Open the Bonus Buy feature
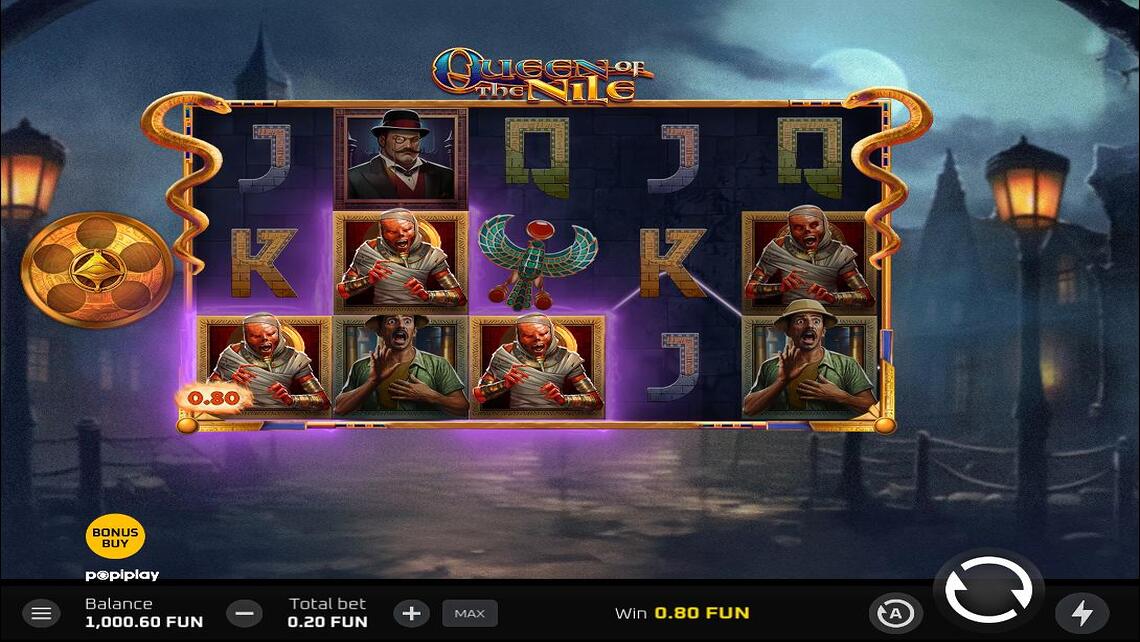Screen dimensions: 1140x642 click(x=115, y=537)
